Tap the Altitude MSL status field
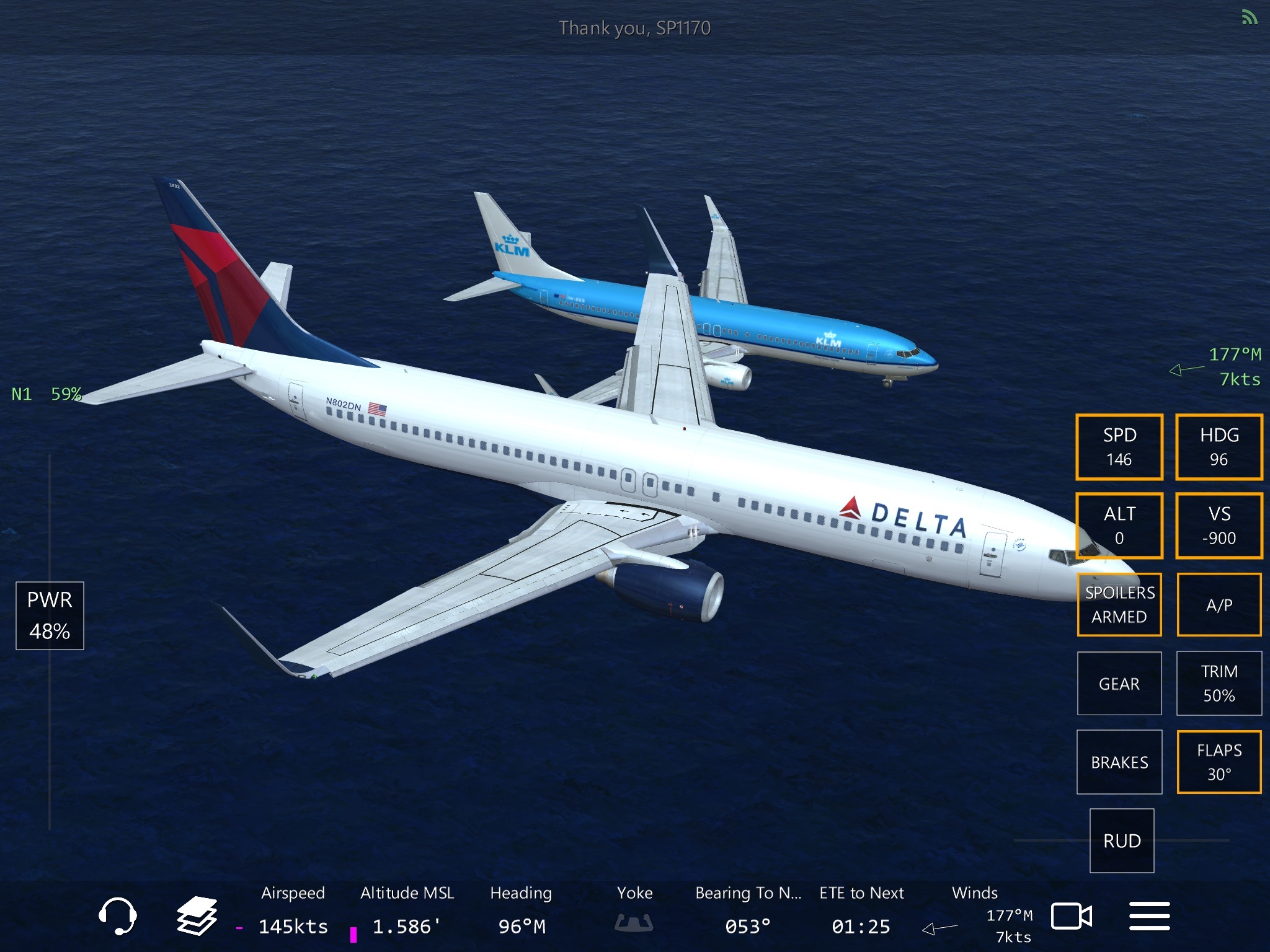Viewport: 1270px width, 952px height. coord(407,910)
